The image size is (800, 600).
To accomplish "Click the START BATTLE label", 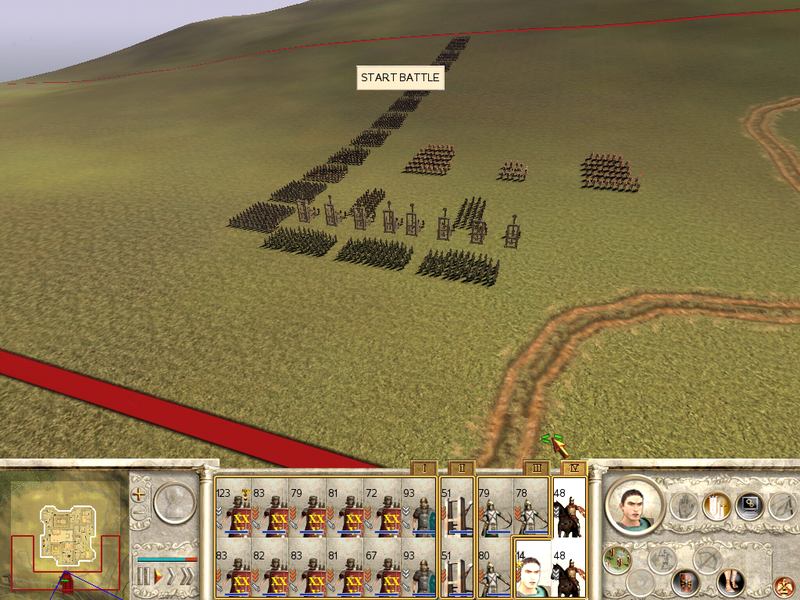I will point(400,78).
